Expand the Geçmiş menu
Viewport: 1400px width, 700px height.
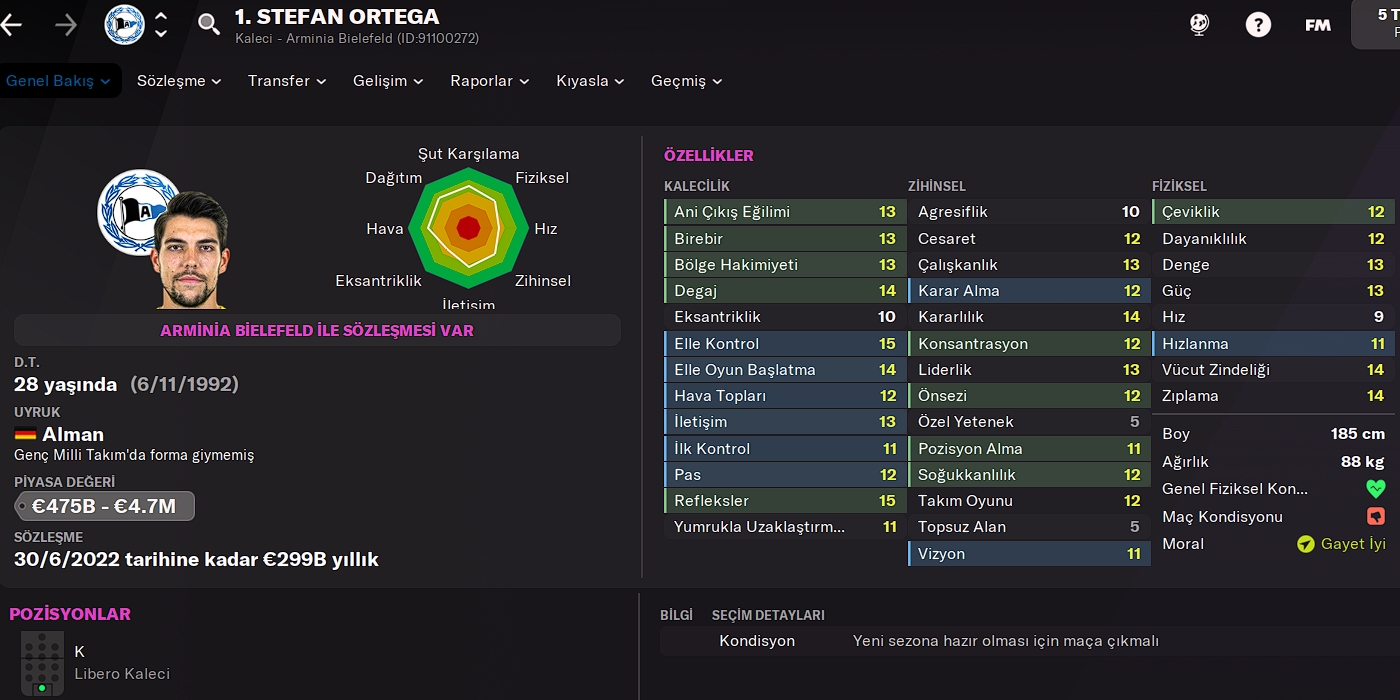click(x=686, y=81)
